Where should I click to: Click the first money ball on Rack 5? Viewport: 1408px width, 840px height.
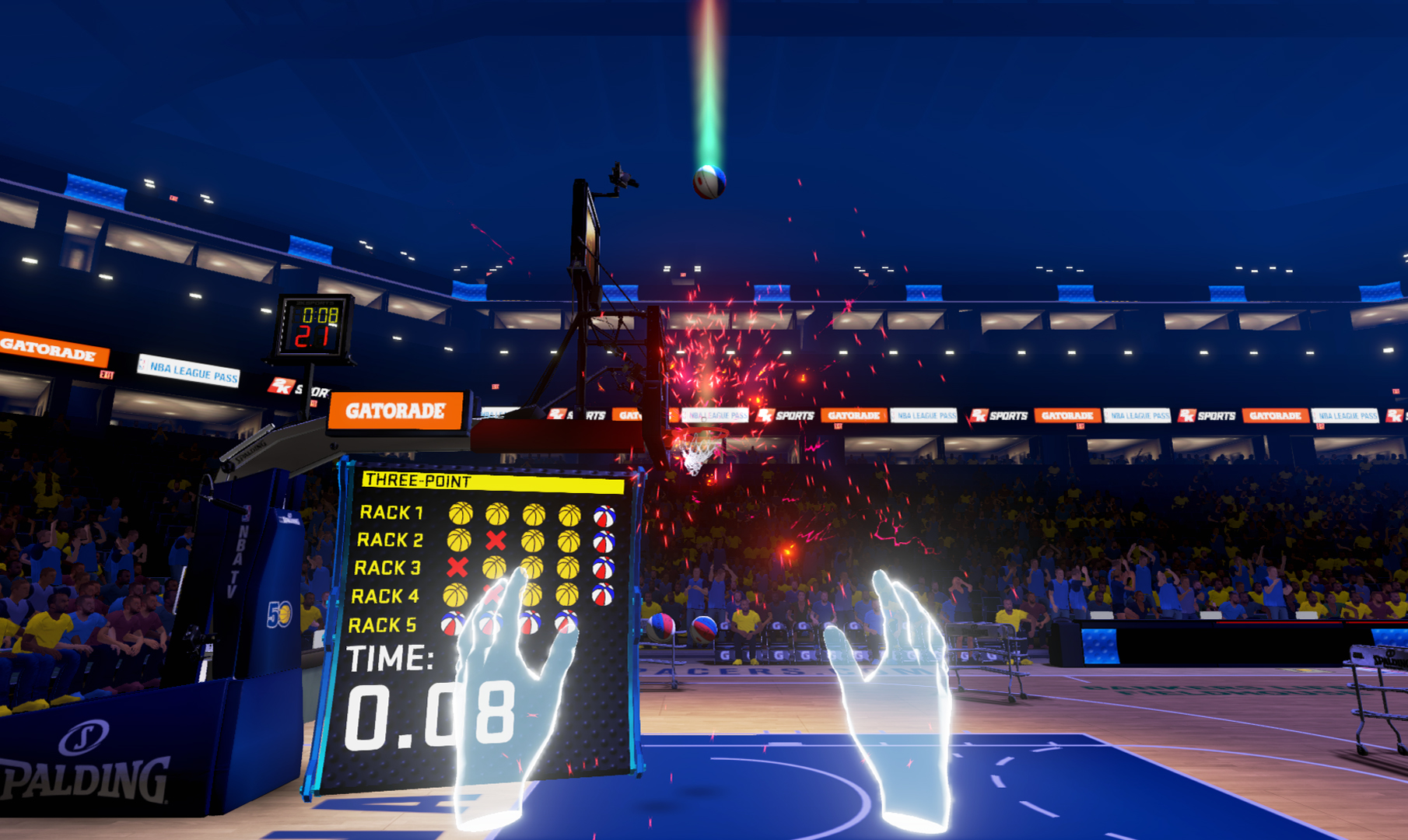452,623
